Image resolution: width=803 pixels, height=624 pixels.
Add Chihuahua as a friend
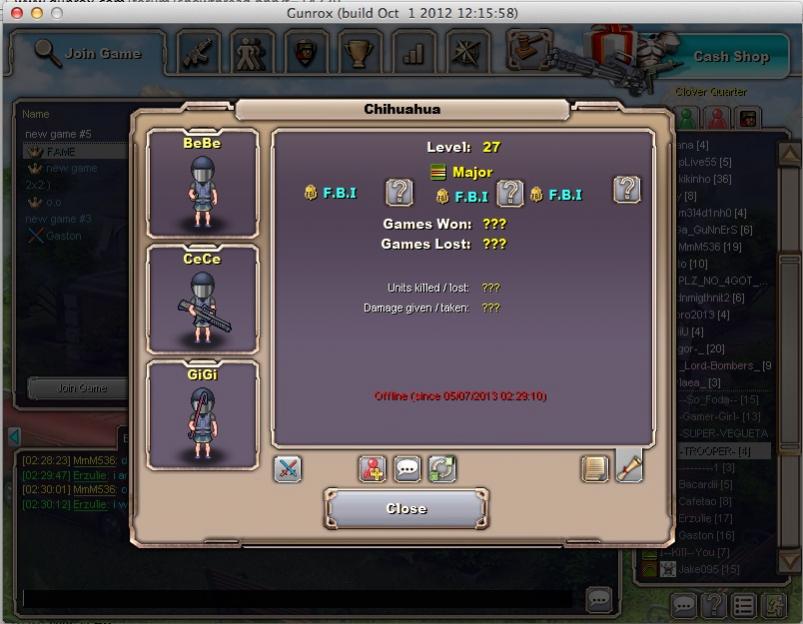click(x=372, y=469)
